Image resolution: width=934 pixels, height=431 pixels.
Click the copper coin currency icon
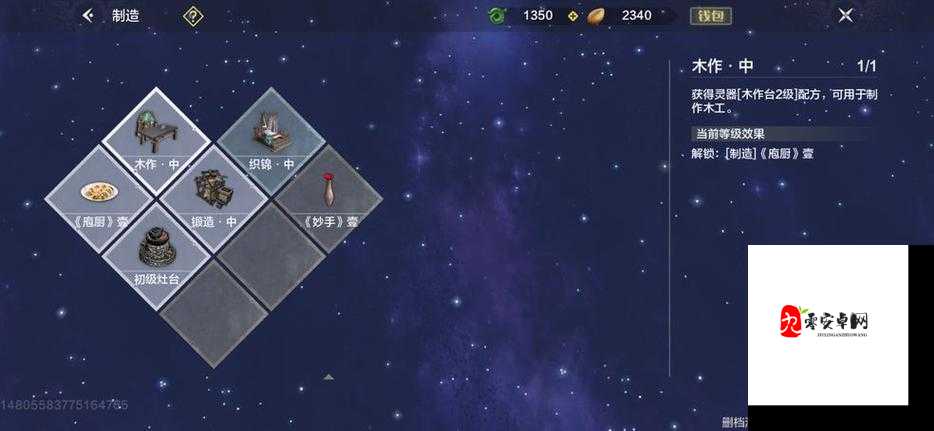coord(596,15)
